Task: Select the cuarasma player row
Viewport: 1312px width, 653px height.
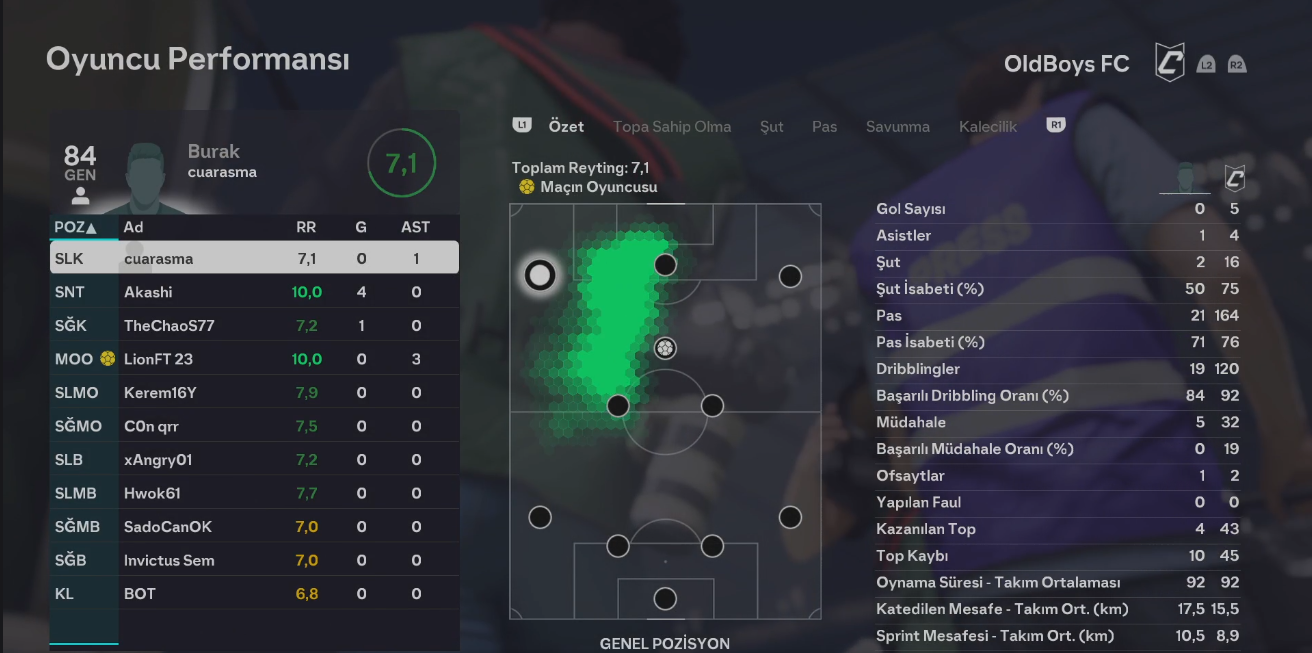Action: pyautogui.click(x=254, y=258)
